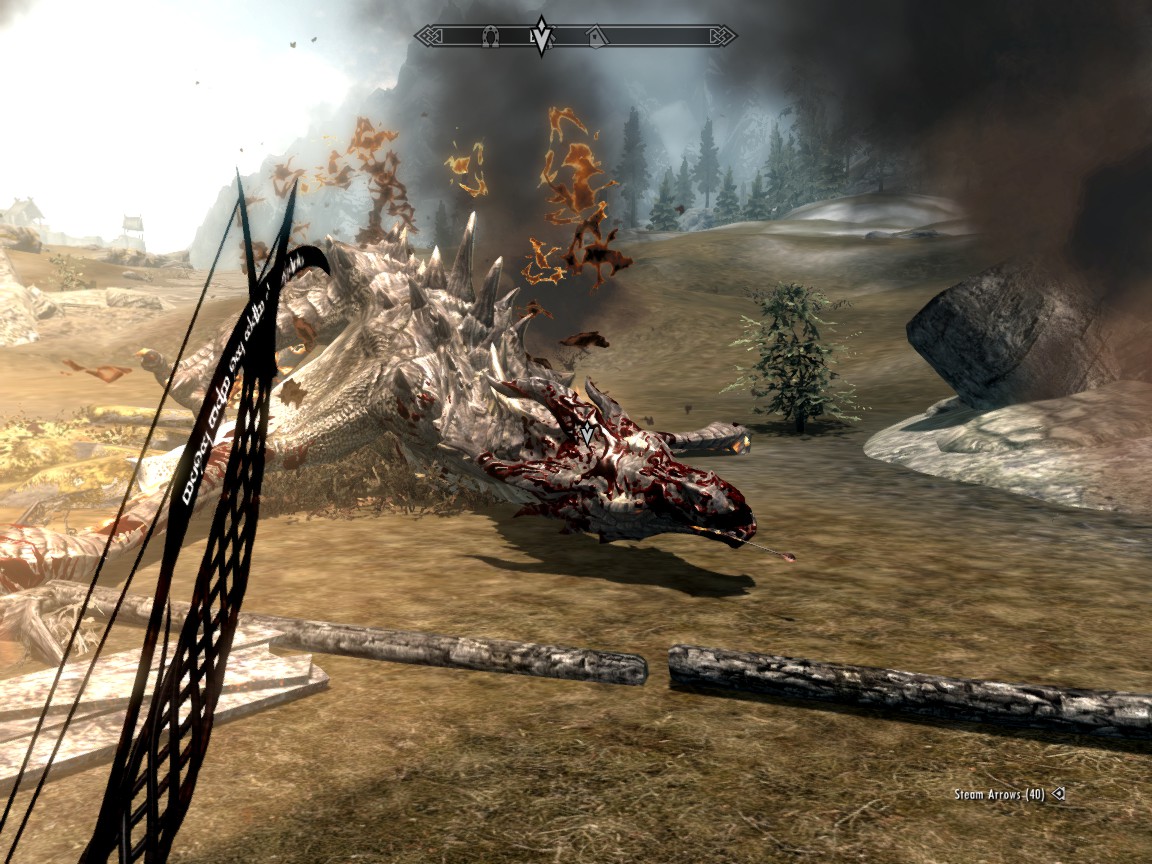Click the floating quest marker over the dragon
Viewport: 1152px width, 864px height.
click(x=587, y=433)
